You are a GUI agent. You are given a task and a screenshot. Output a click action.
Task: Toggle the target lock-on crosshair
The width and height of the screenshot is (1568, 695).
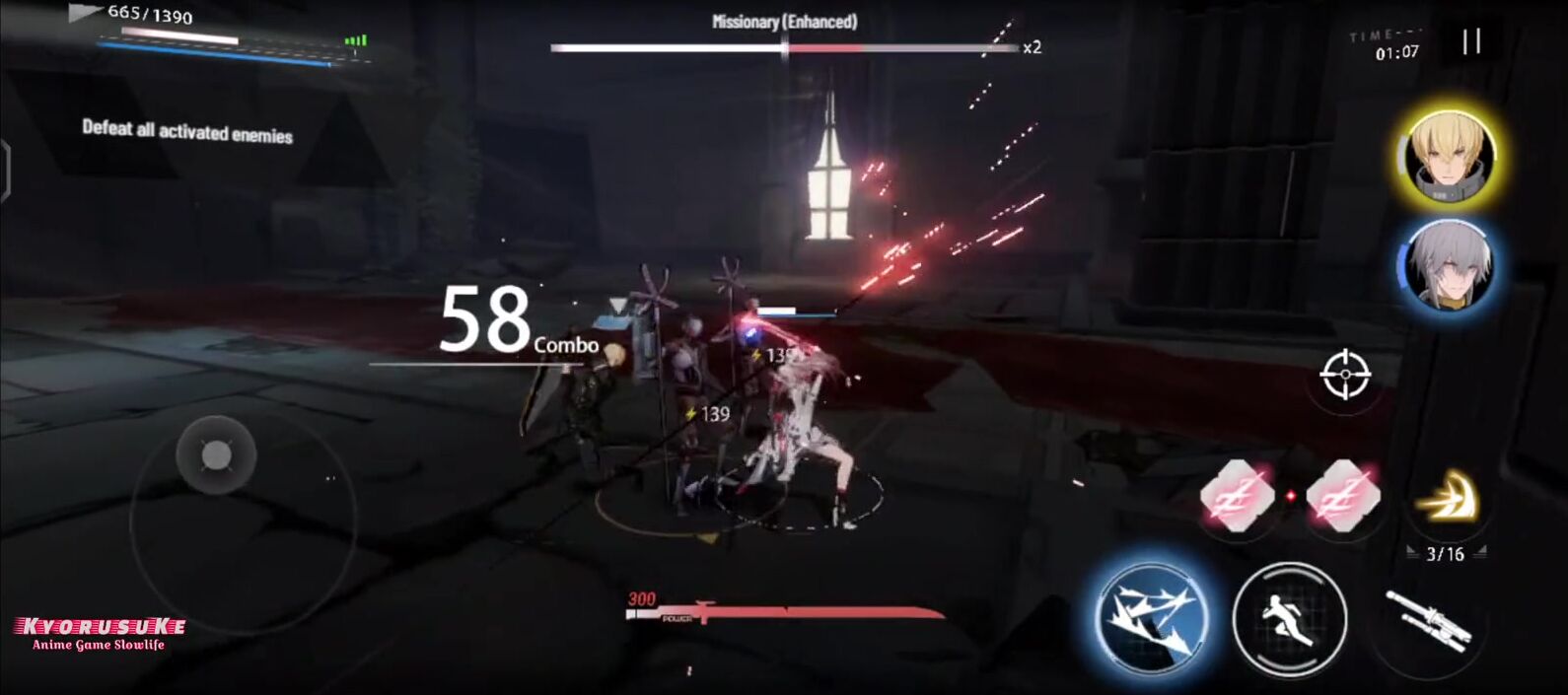point(1345,375)
